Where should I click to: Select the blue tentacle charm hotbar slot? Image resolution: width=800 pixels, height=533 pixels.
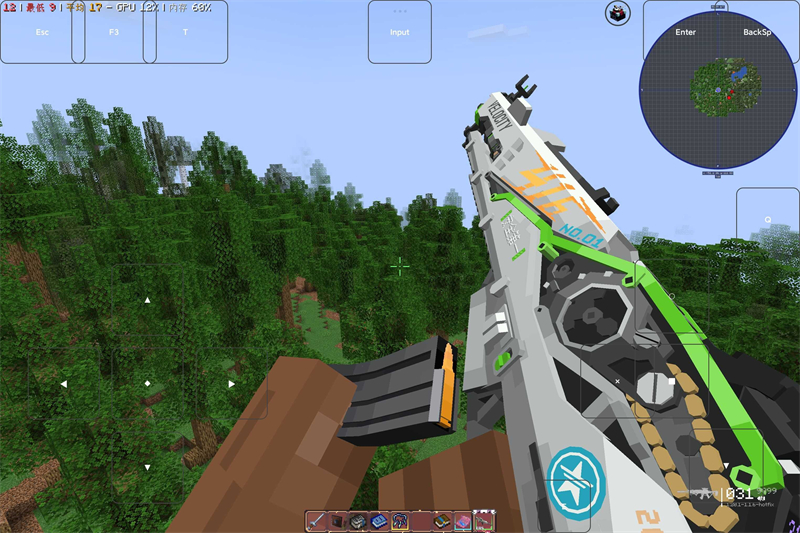coord(400,521)
